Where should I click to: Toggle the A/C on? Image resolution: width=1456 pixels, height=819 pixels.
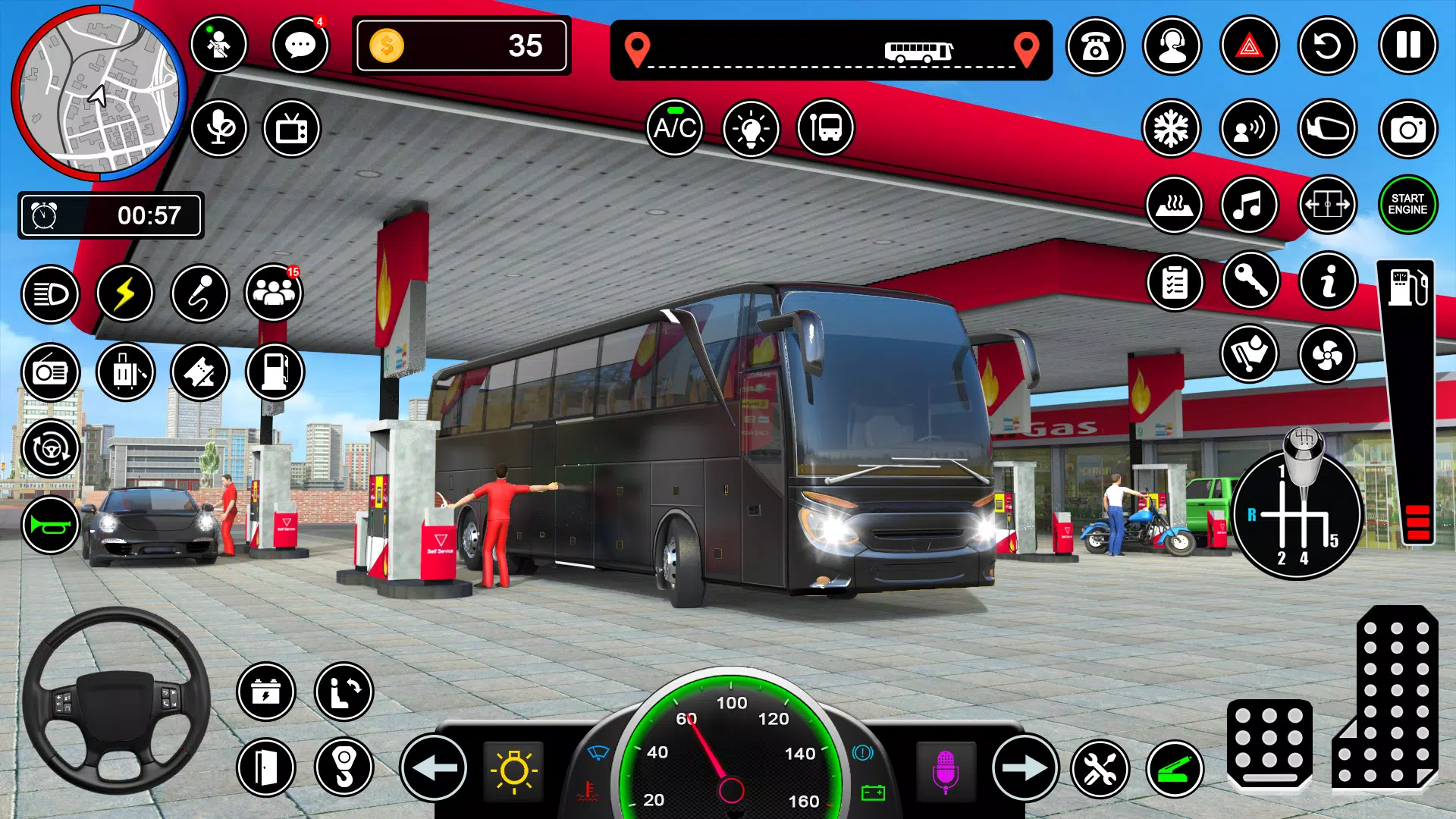coord(675,129)
